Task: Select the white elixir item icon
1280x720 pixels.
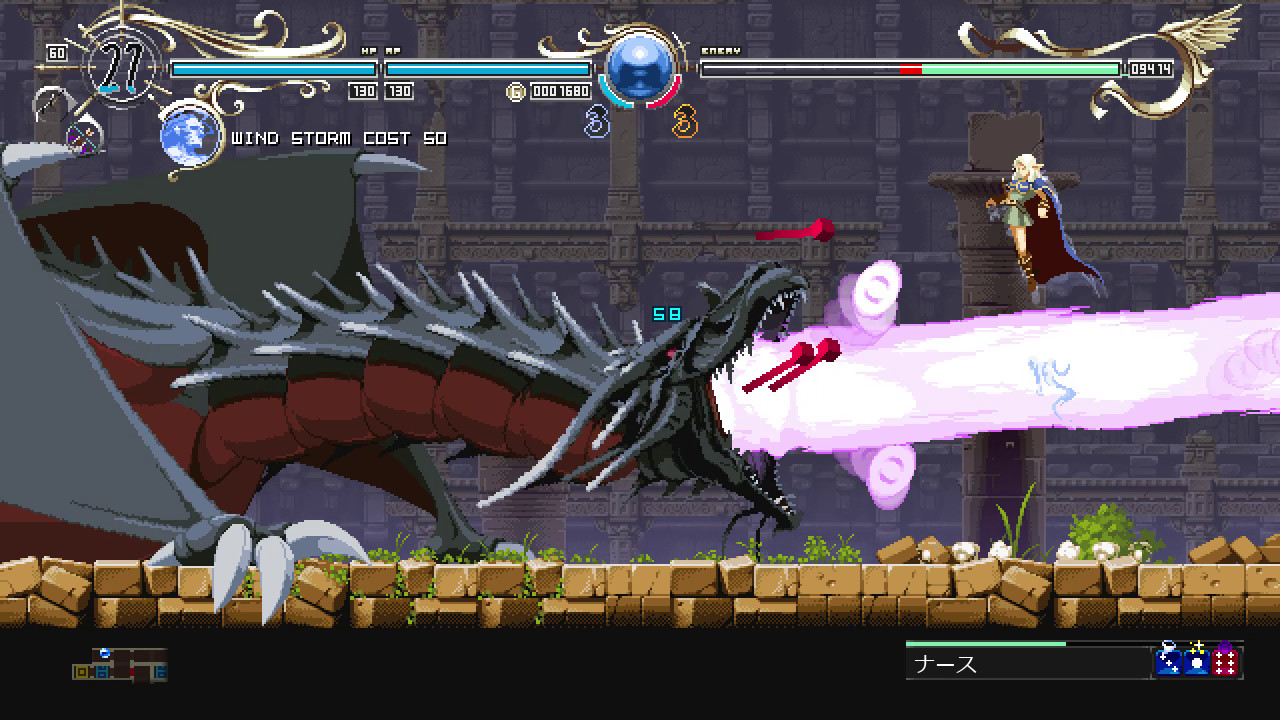Action: click(1196, 662)
